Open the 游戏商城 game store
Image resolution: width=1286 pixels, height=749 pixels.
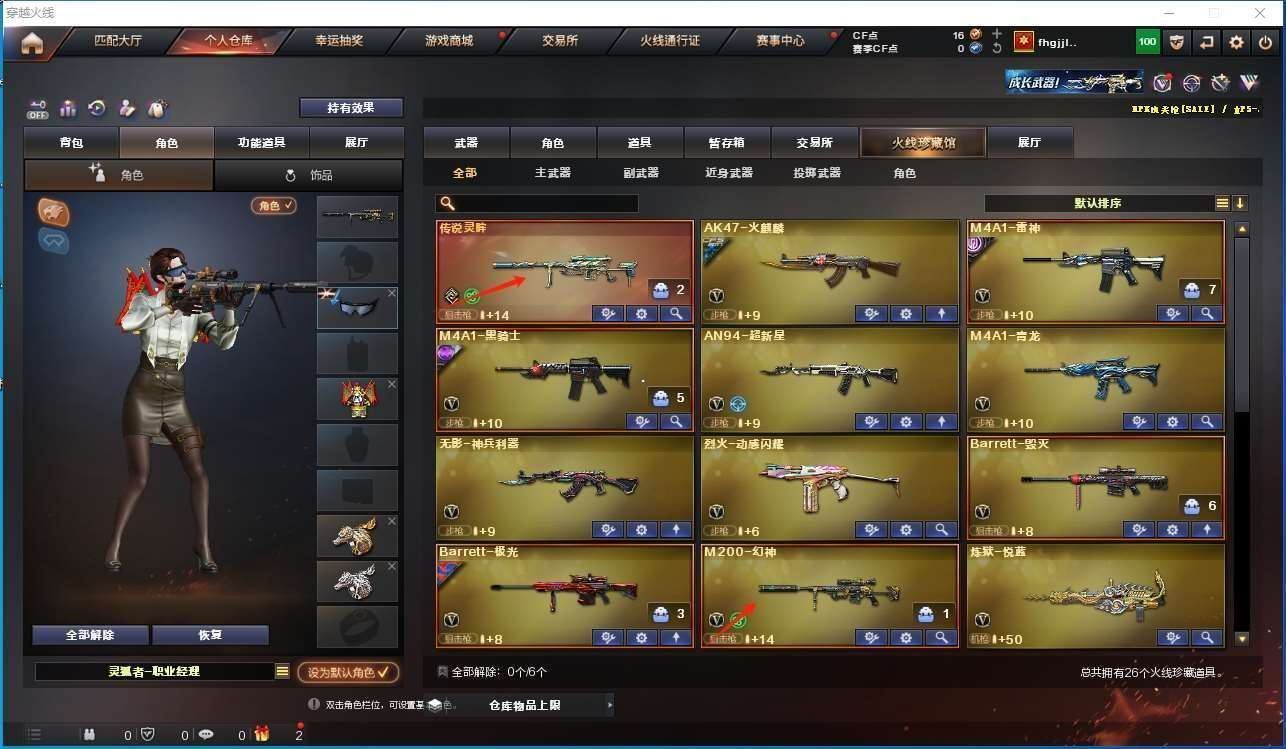click(x=449, y=42)
